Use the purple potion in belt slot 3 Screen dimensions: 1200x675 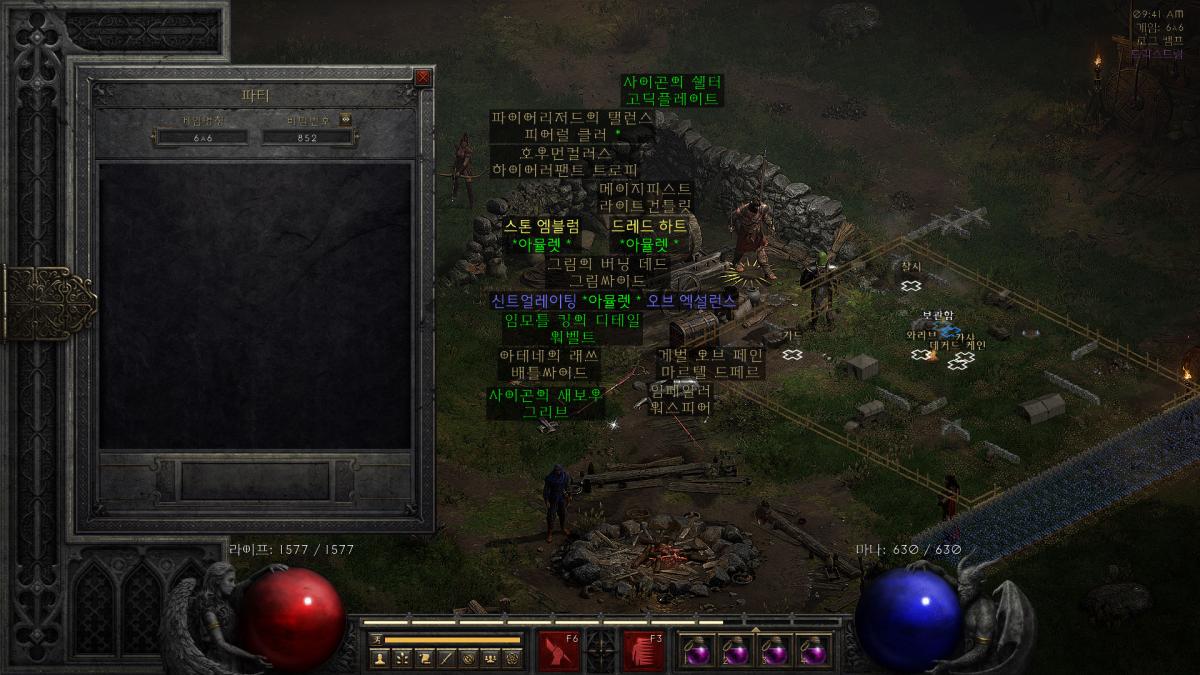(776, 652)
